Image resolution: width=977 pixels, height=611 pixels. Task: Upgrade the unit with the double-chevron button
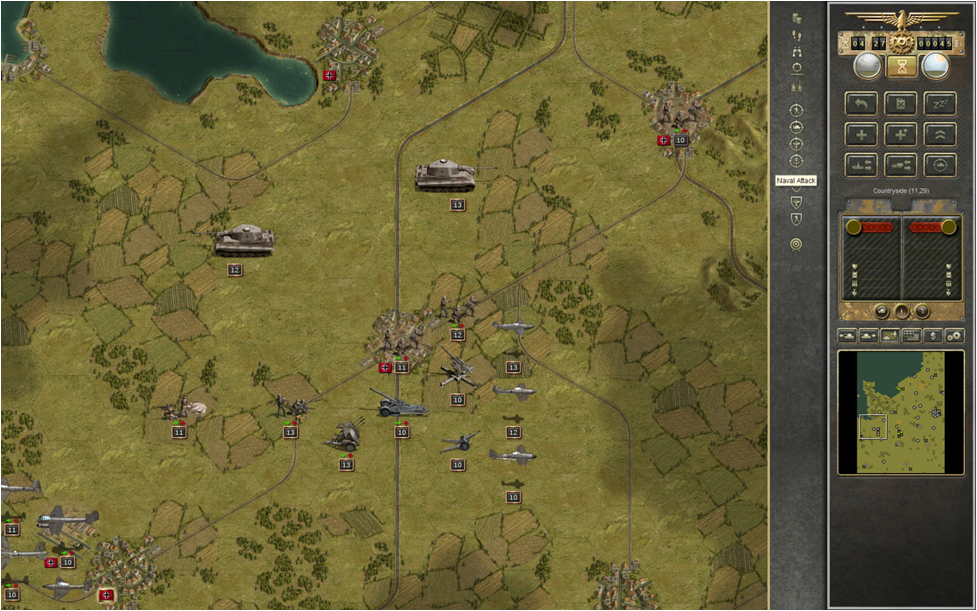tap(940, 134)
